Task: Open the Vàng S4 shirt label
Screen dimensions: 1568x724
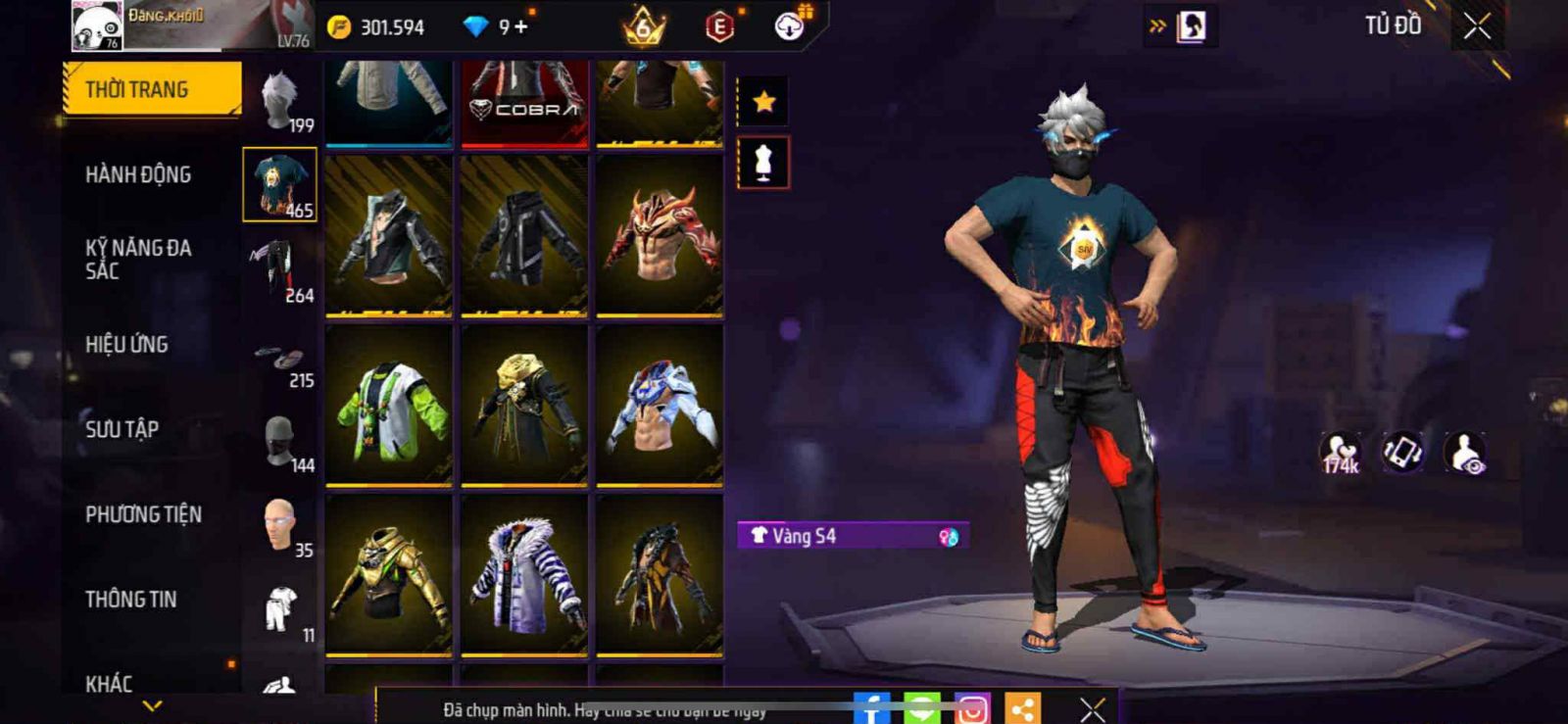Action: coord(852,536)
